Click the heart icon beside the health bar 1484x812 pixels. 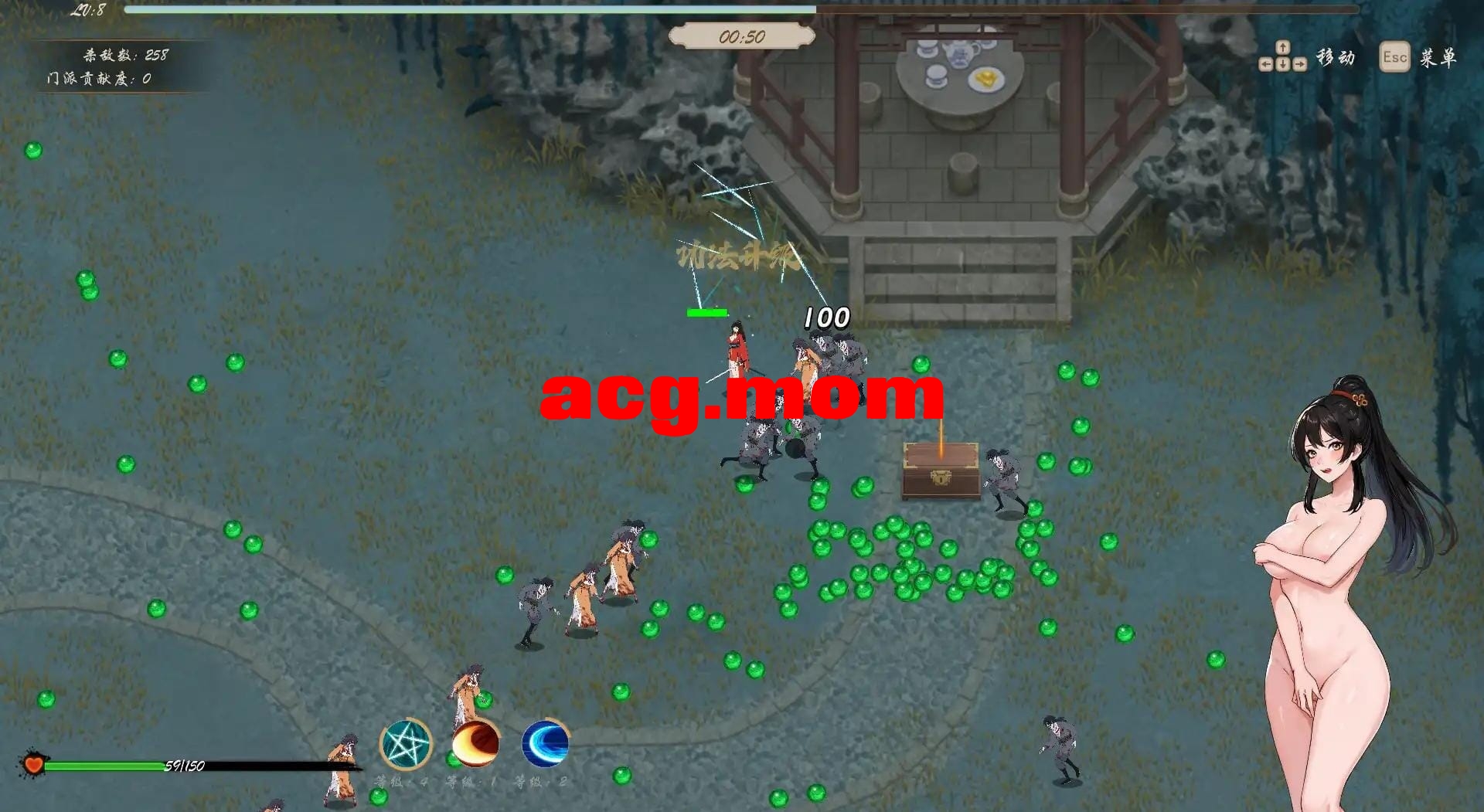[x=32, y=765]
